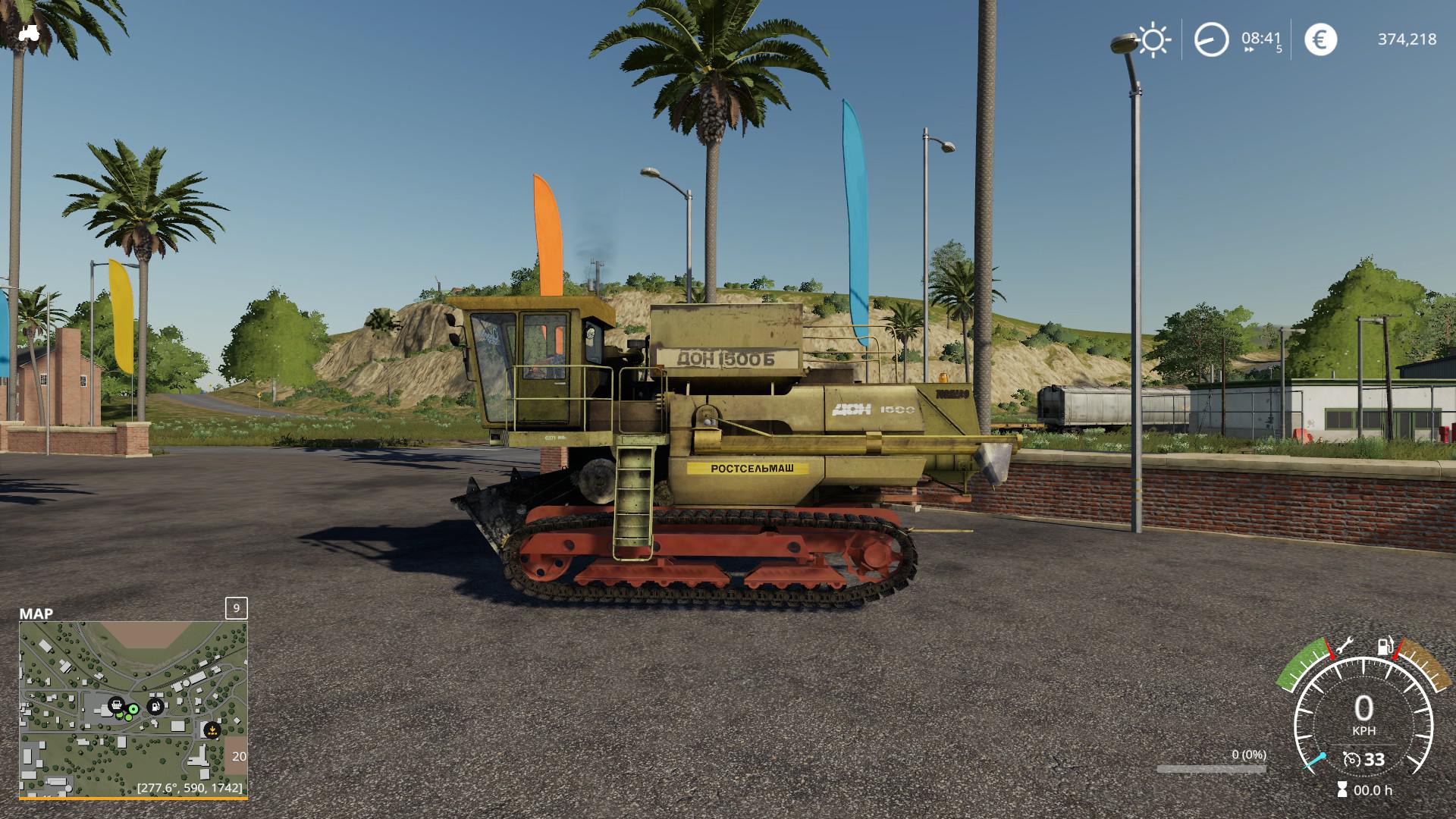Click the sun weather icon
The width and height of the screenshot is (1456, 819).
tap(1153, 40)
